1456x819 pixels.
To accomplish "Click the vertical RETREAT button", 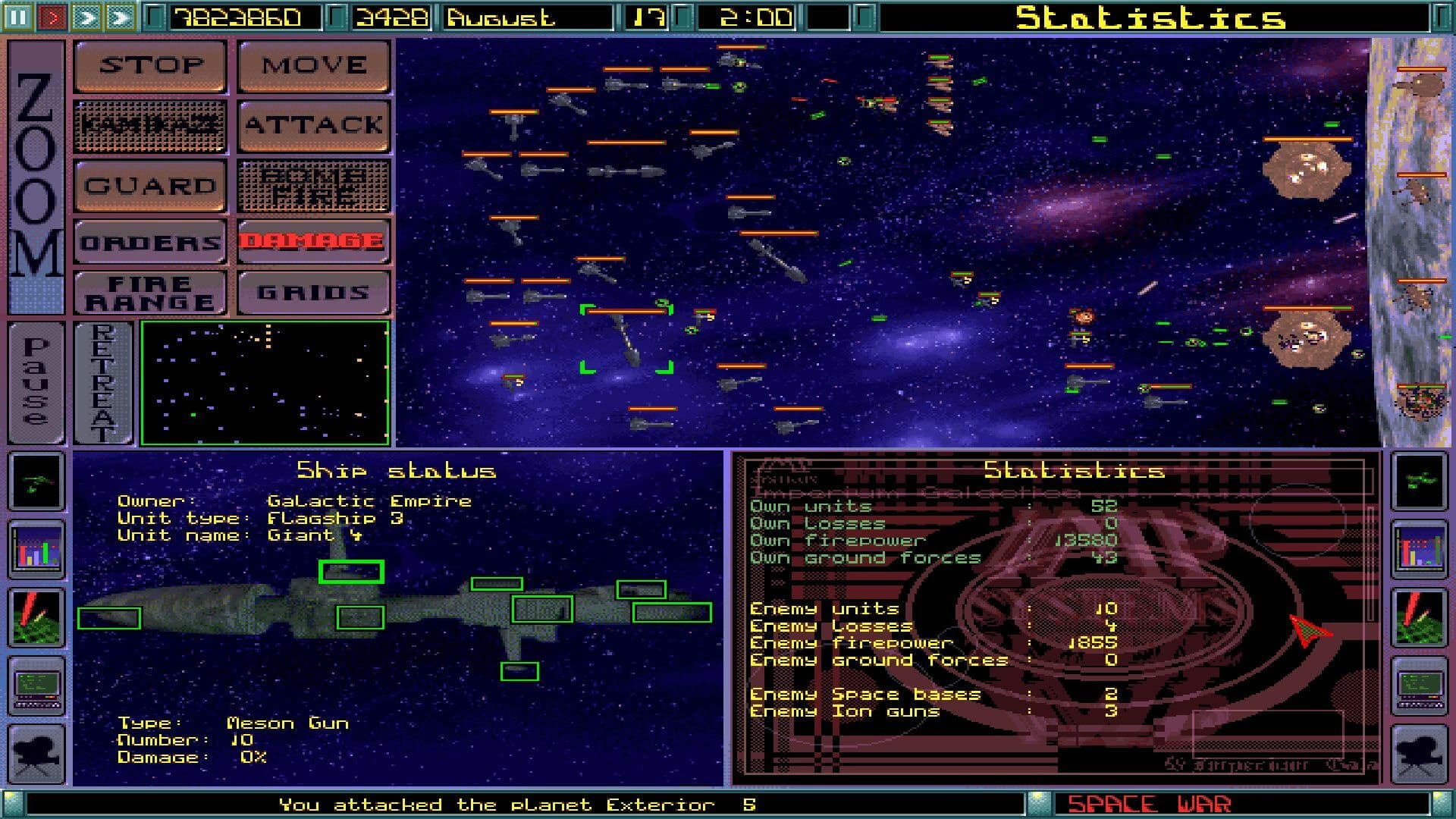I will tap(101, 383).
